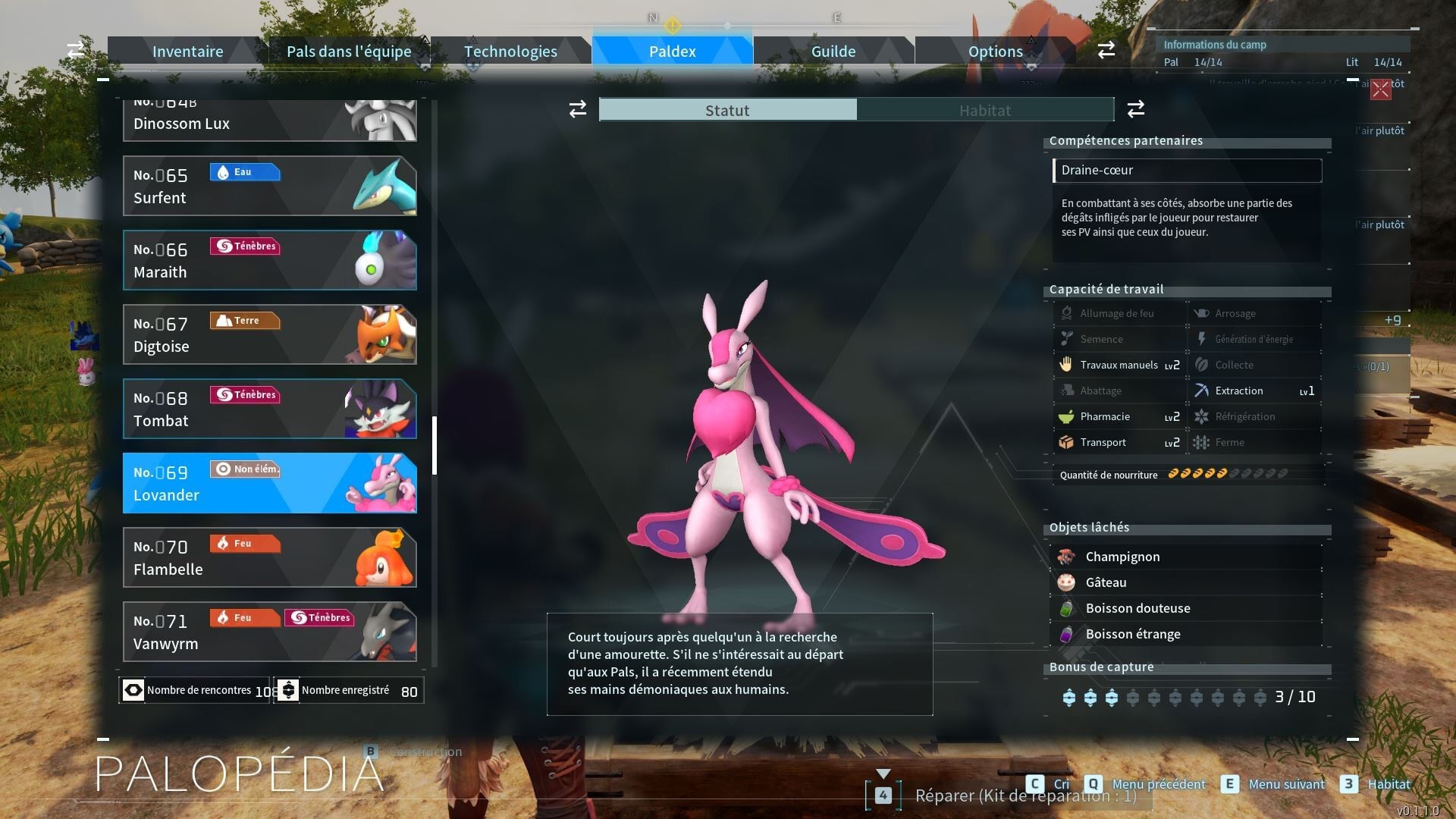Click the Paldex list scrollbar handle
The height and width of the screenshot is (819, 1456).
(x=435, y=445)
